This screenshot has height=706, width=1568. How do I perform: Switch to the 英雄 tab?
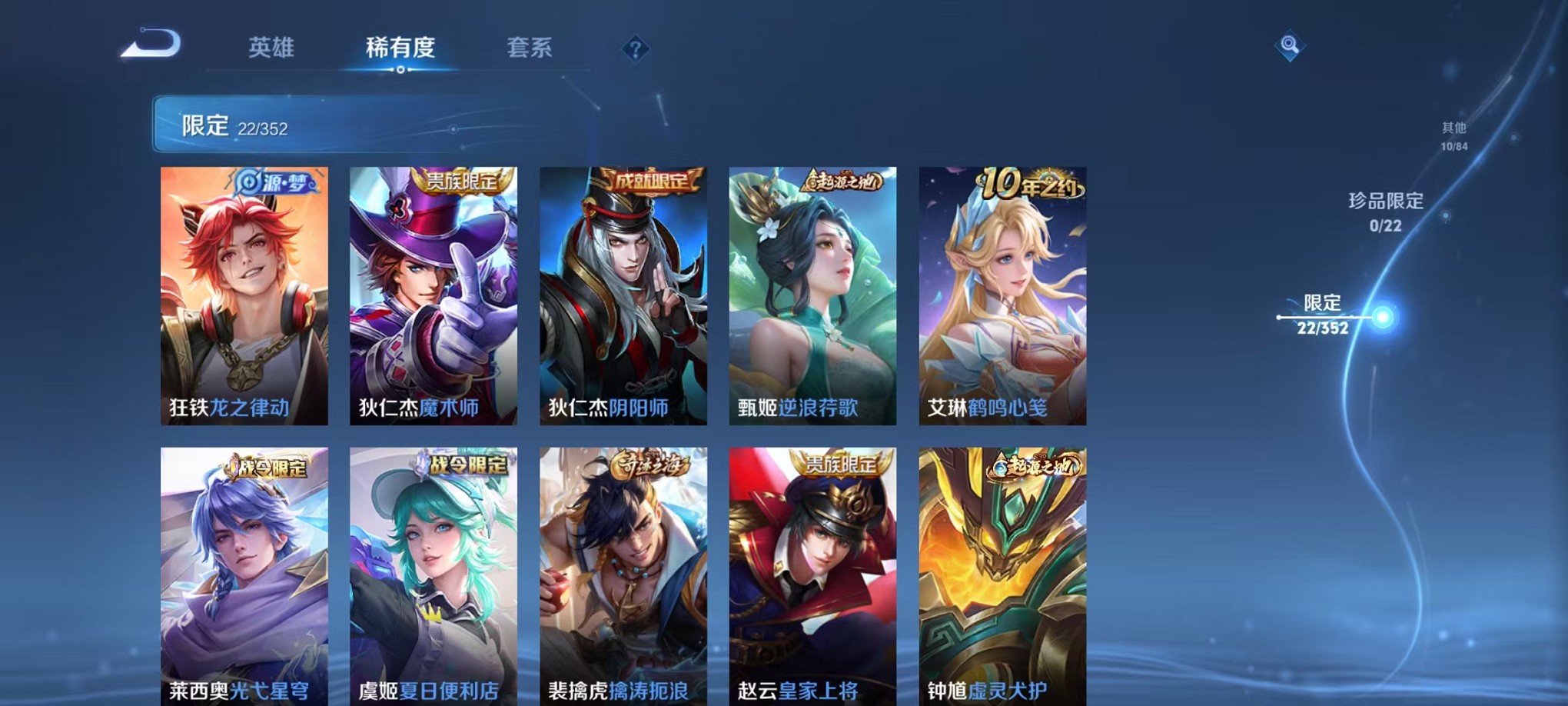(271, 48)
